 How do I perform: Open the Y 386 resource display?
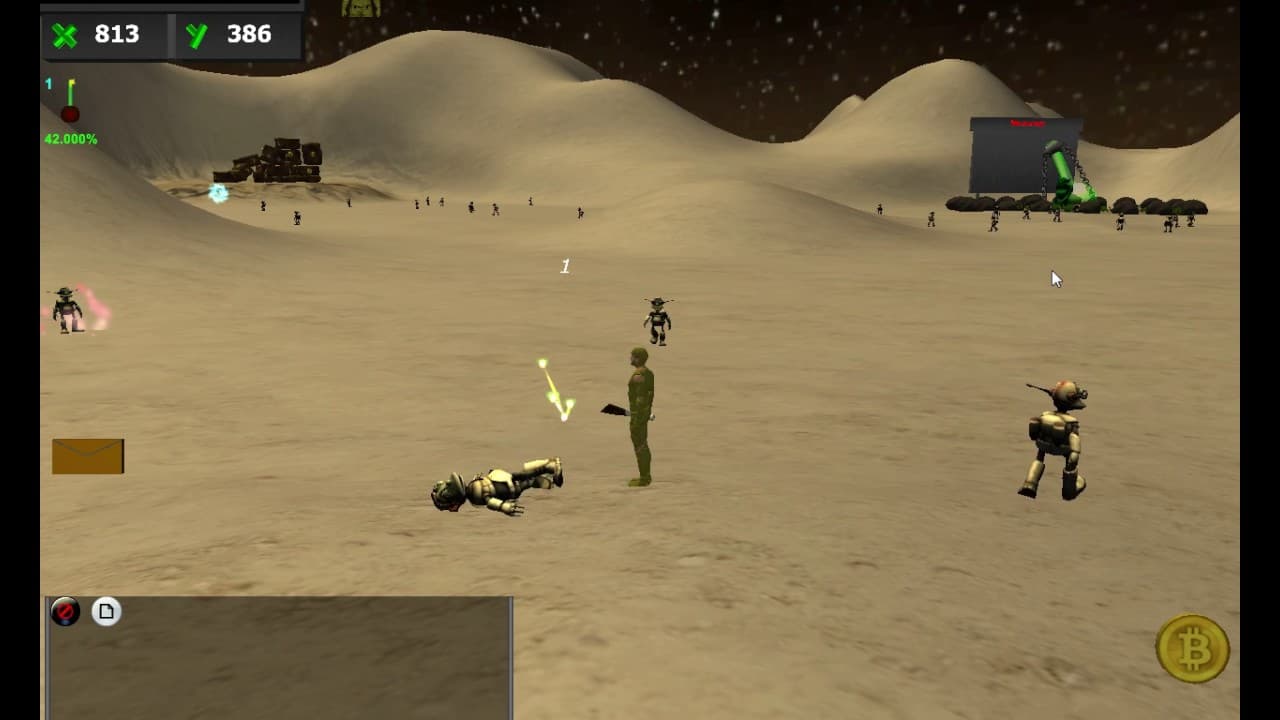(x=242, y=34)
